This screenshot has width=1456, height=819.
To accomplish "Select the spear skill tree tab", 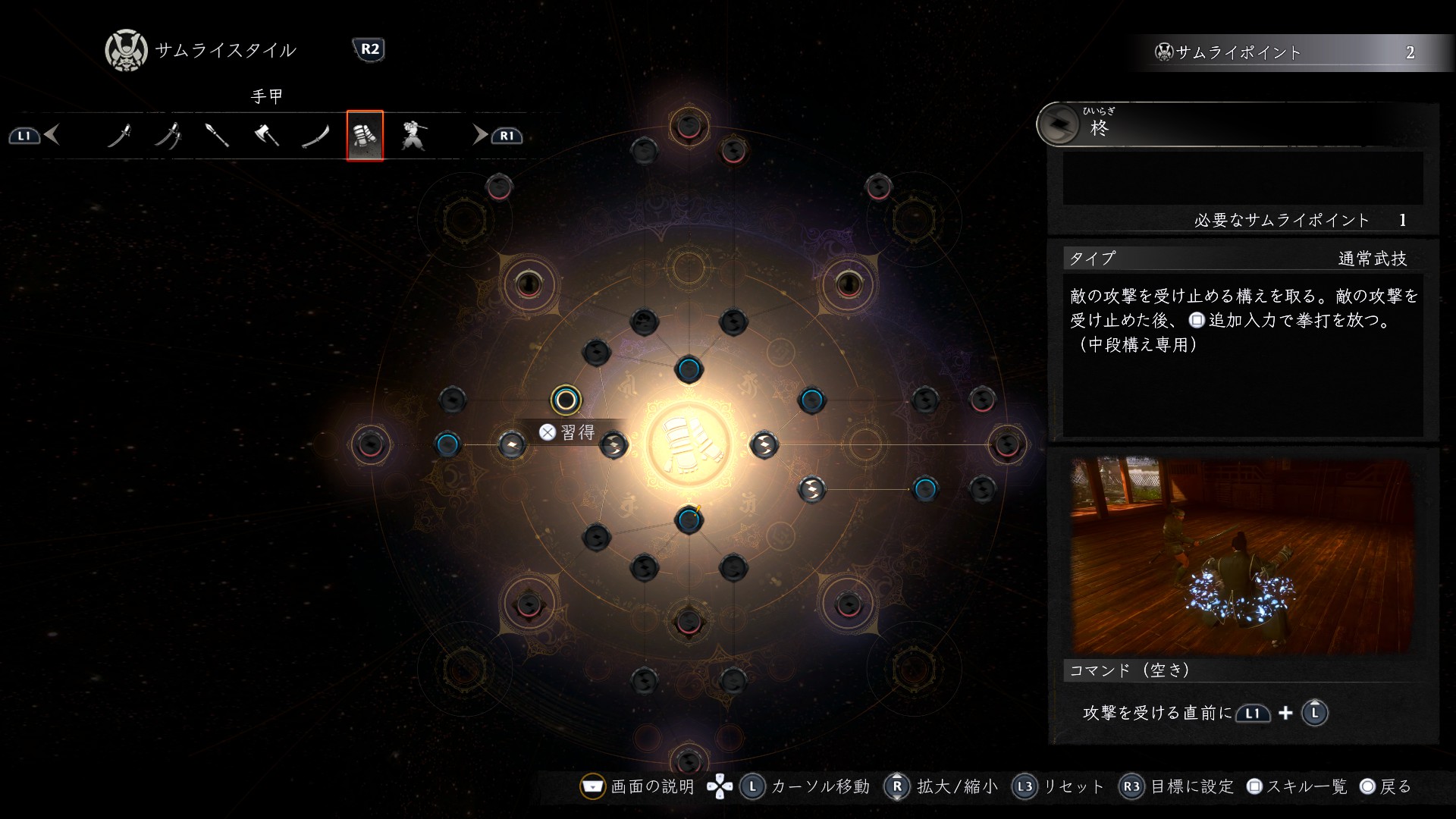I will (217, 136).
